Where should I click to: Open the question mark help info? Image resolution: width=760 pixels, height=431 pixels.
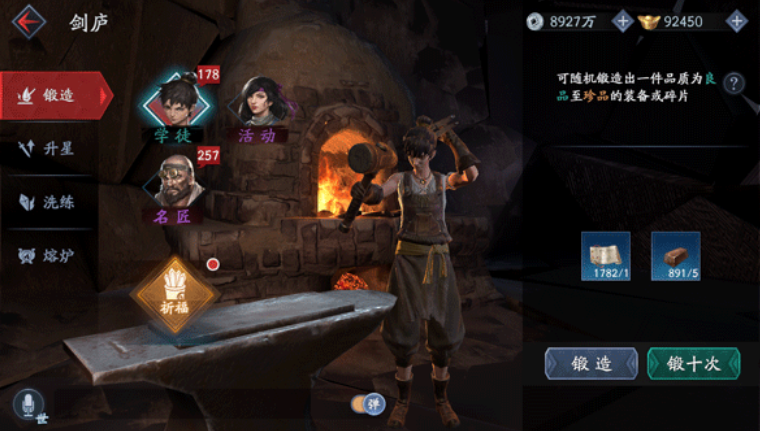click(x=734, y=83)
